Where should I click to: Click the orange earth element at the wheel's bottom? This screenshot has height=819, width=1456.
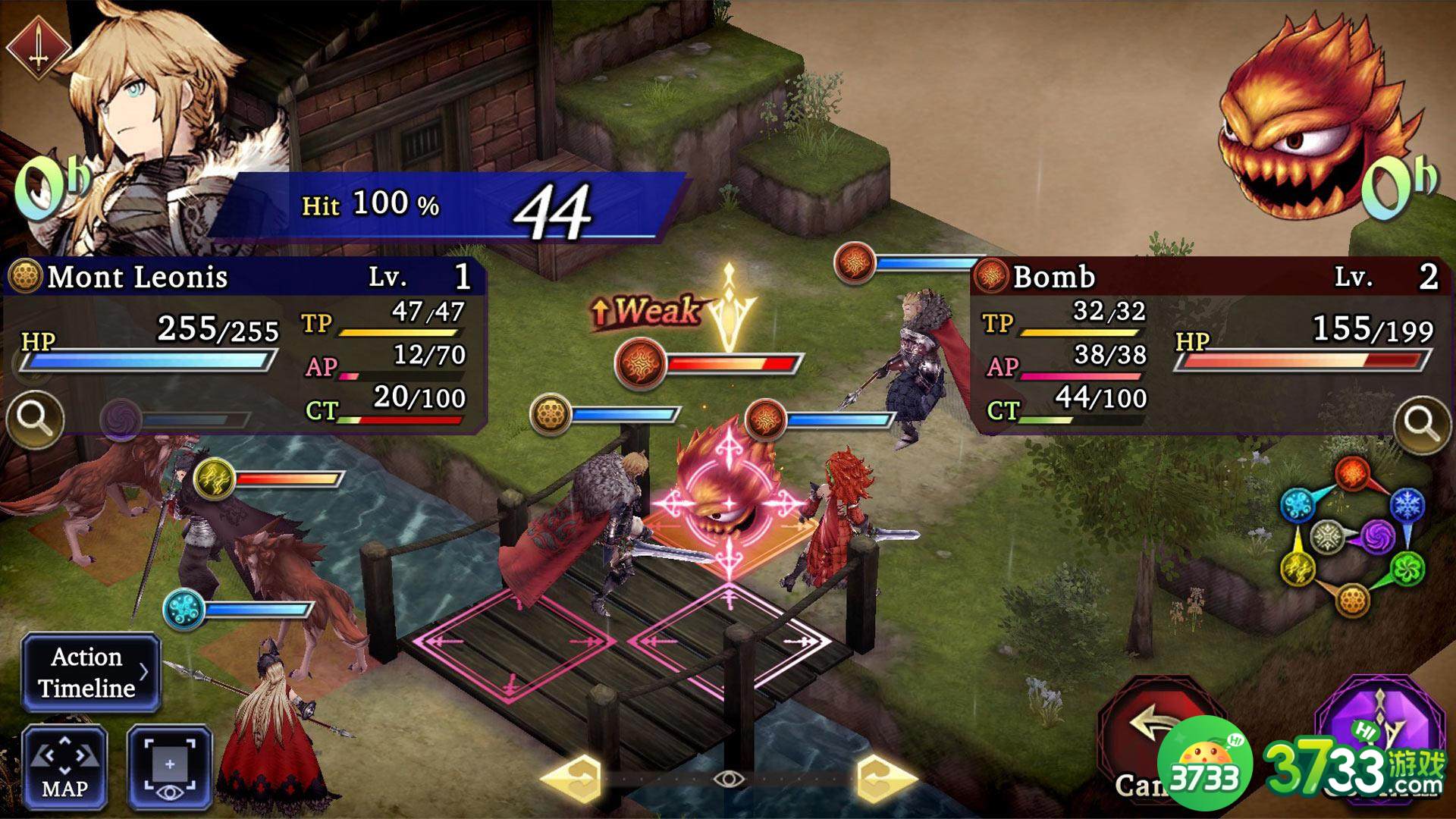(1354, 601)
